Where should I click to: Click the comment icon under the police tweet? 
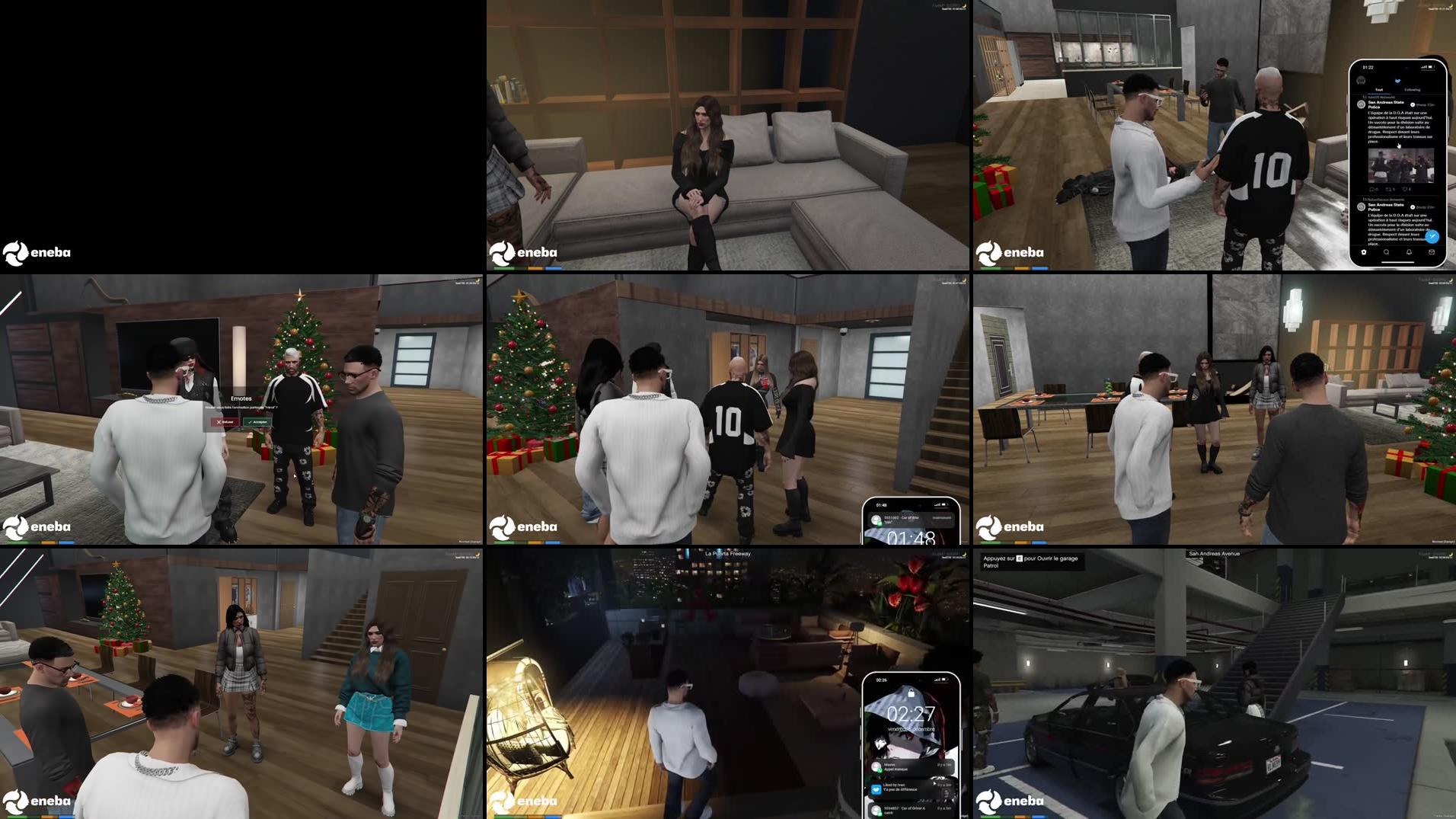pyautogui.click(x=1373, y=189)
